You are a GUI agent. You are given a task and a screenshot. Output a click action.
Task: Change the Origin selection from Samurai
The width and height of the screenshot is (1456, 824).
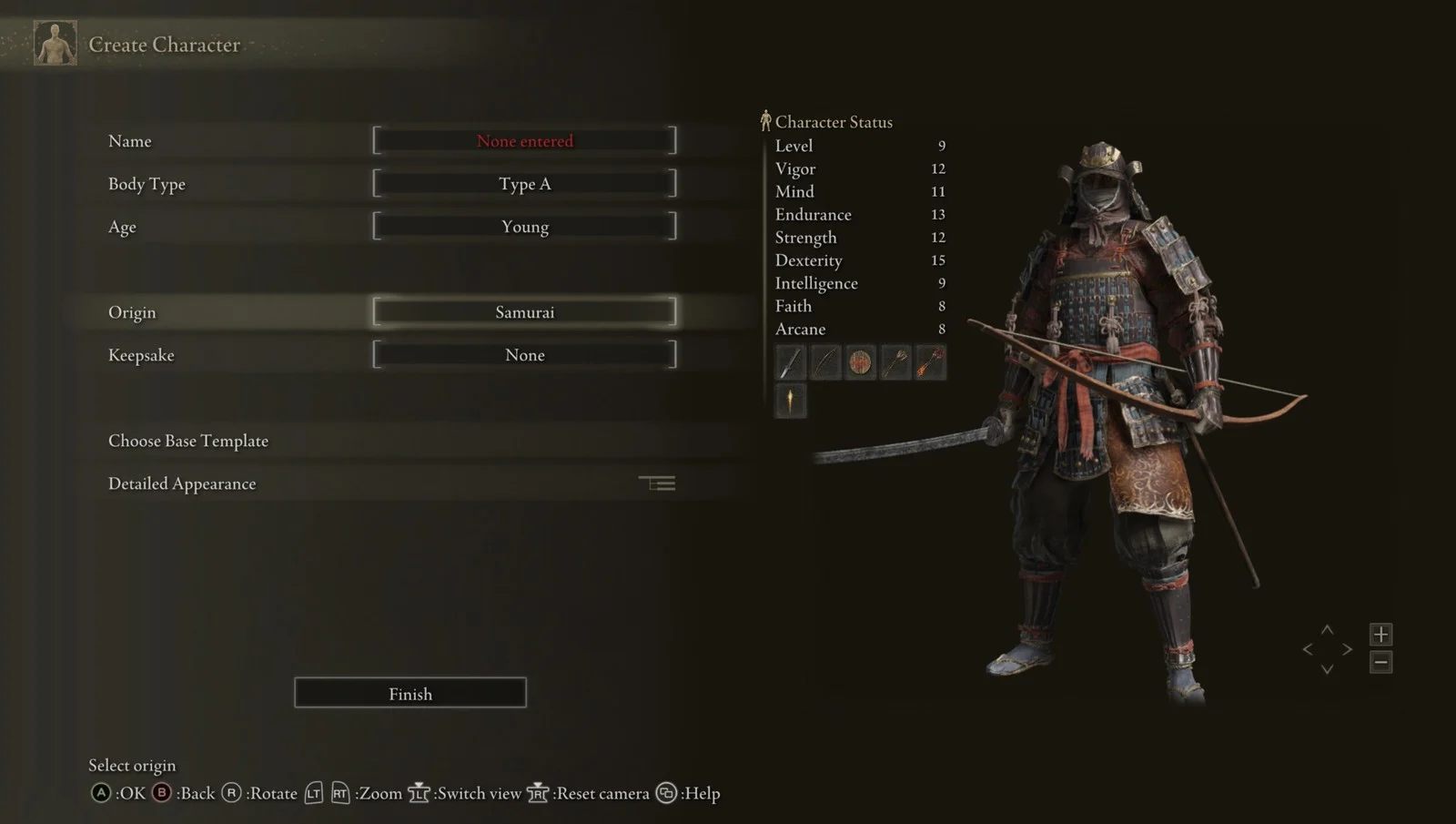[x=524, y=311]
